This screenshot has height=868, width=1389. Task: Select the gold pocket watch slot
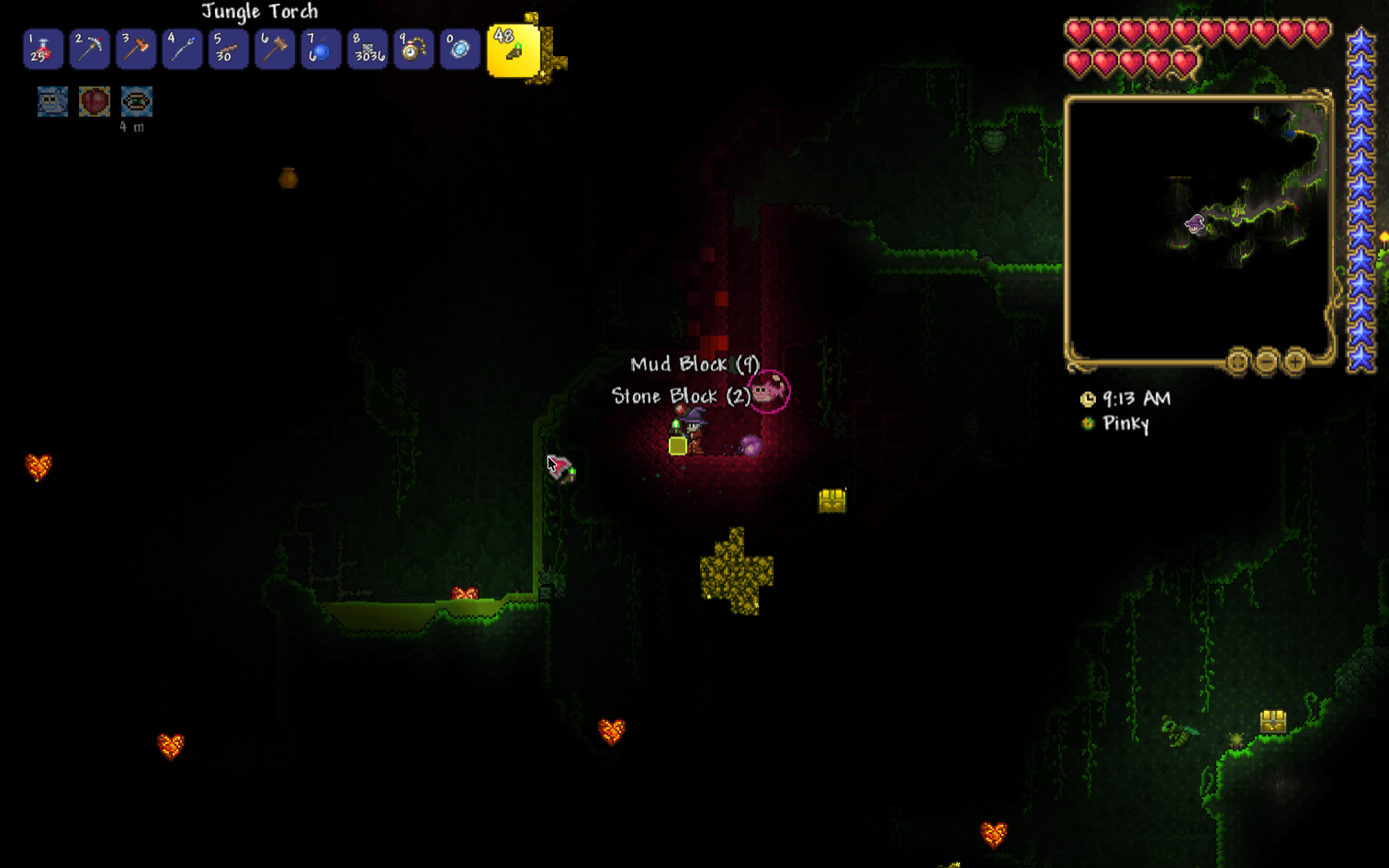[414, 50]
